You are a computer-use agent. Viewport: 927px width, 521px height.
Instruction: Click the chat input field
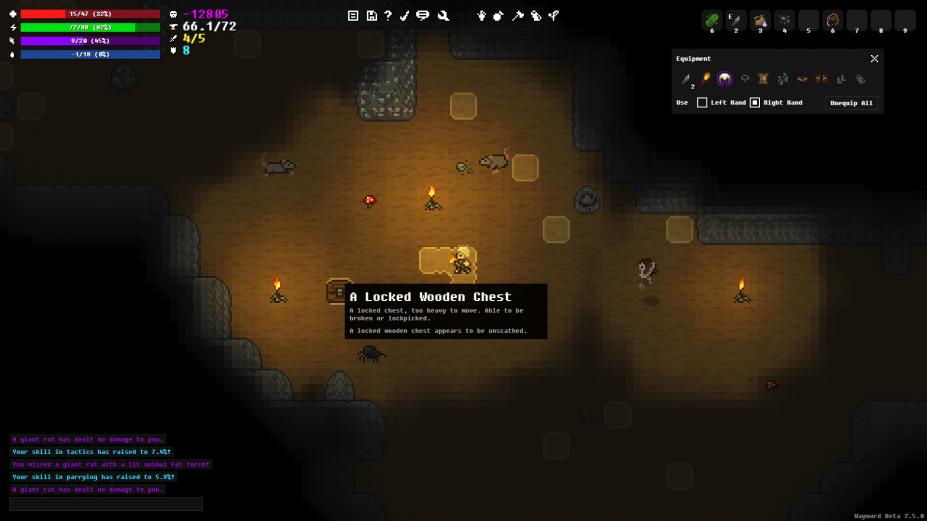tap(106, 504)
